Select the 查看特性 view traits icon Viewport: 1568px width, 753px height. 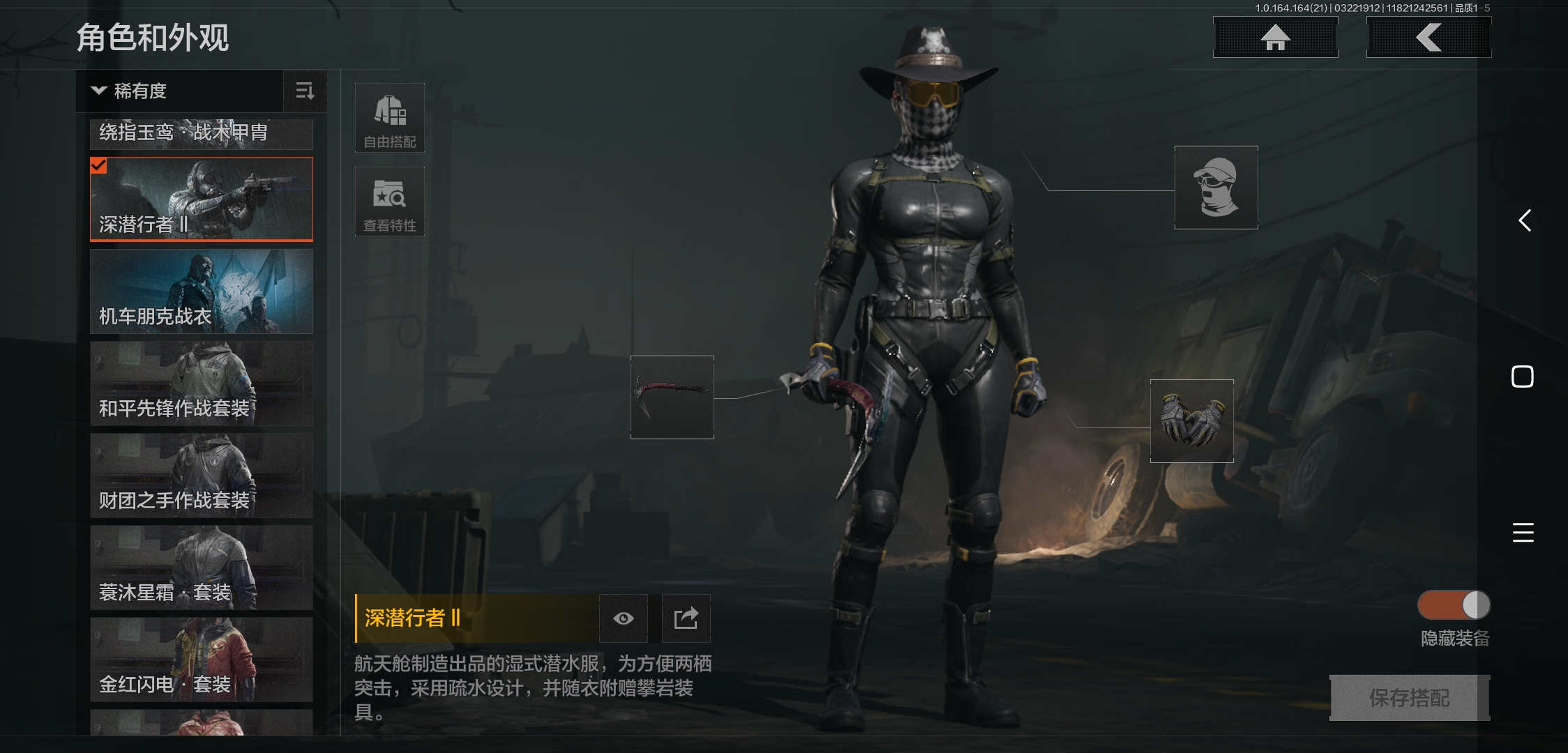tap(389, 201)
